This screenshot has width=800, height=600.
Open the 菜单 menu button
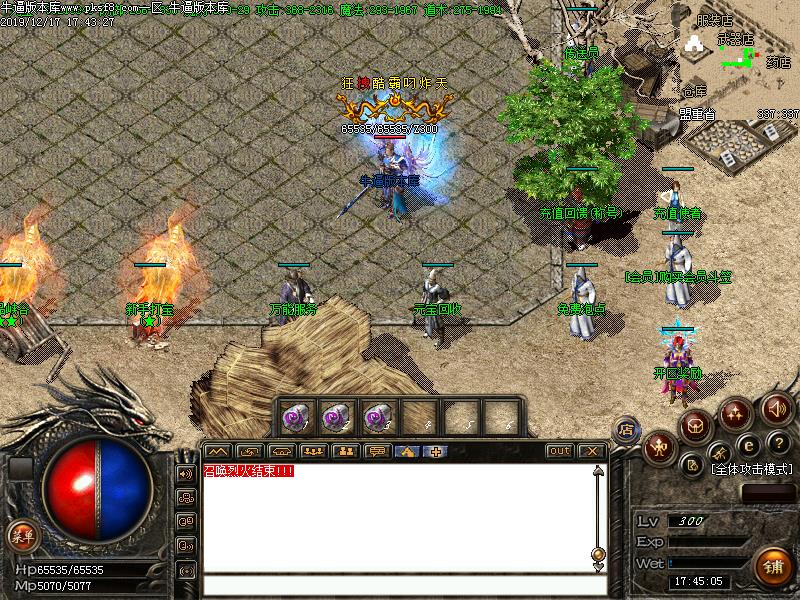coord(20,535)
